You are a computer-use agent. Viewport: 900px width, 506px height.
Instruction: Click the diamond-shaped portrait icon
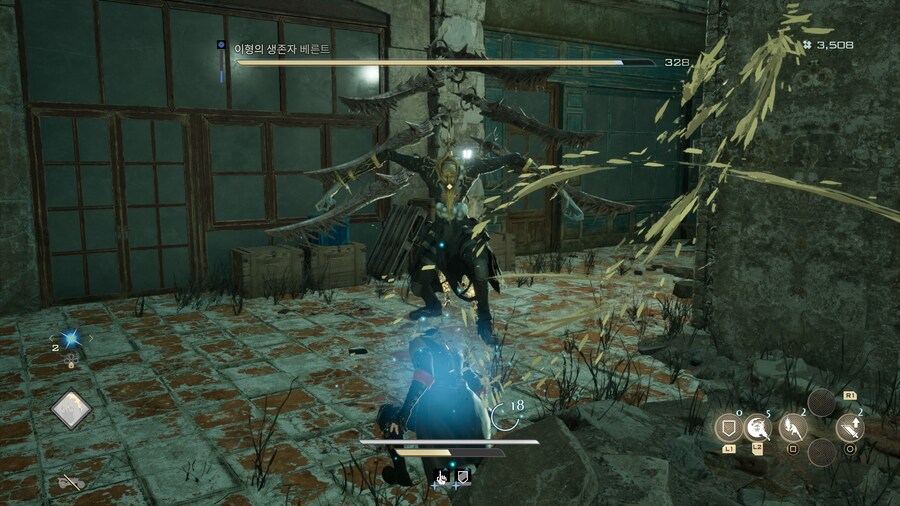(72, 409)
